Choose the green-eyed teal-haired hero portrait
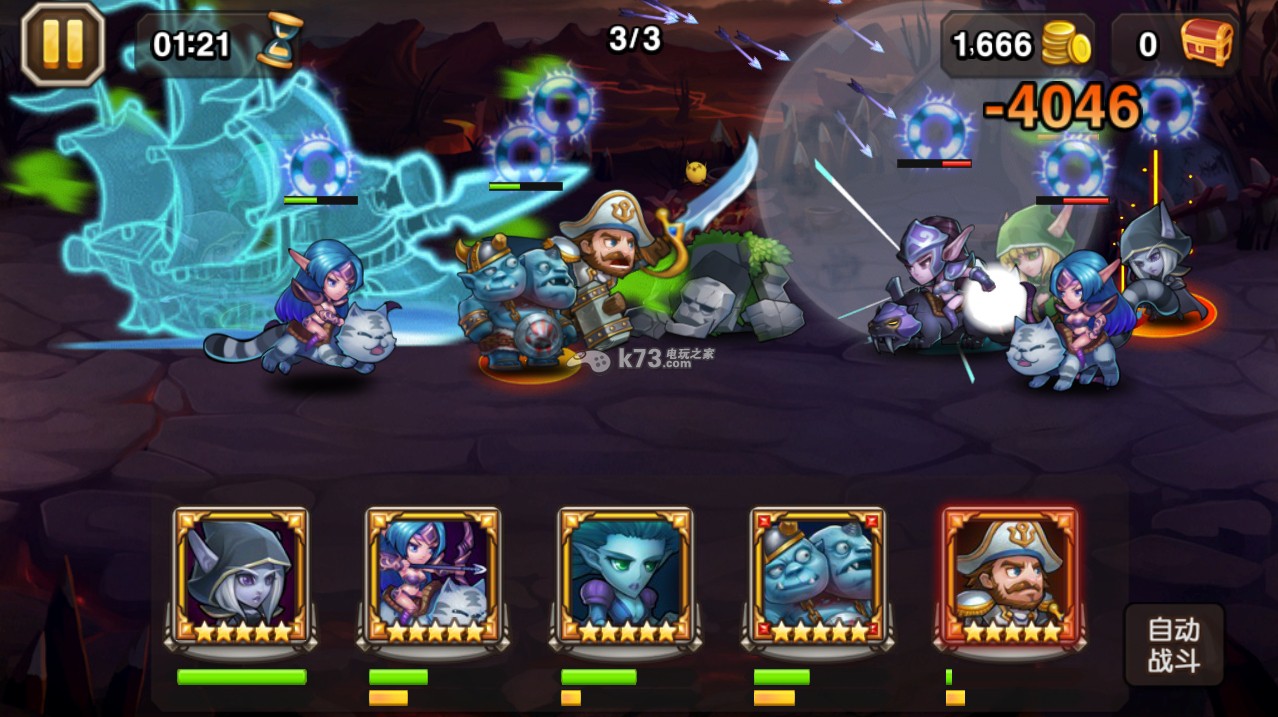 [625, 577]
